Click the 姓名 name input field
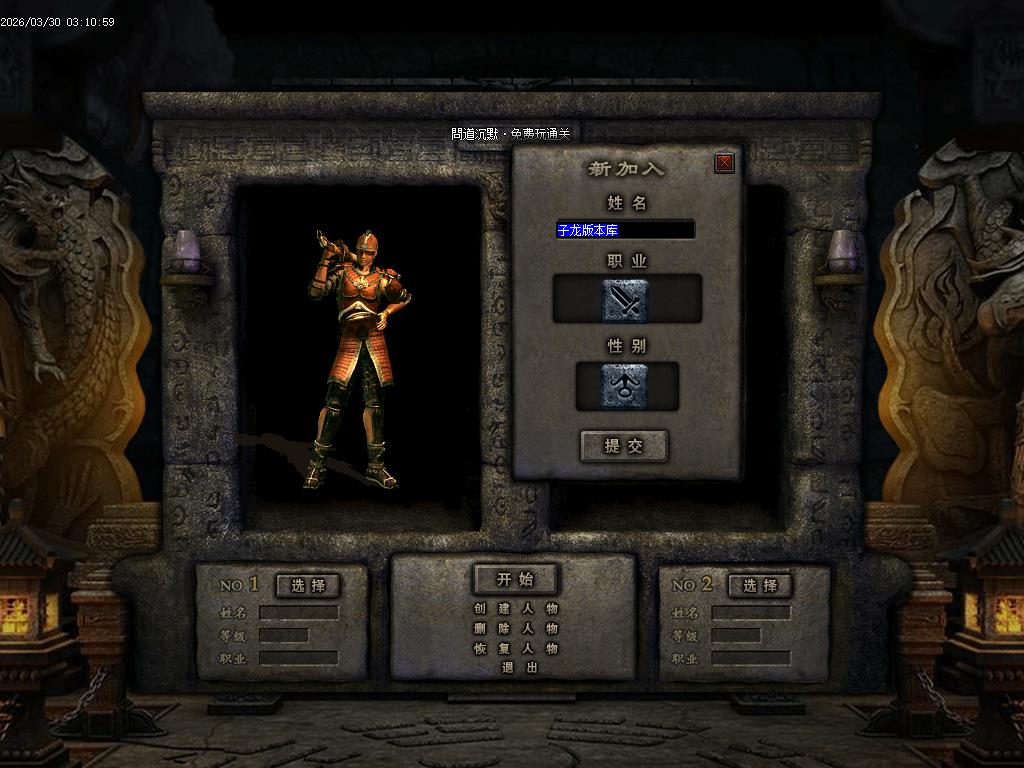Screen dimensions: 1024x768 (x=625, y=230)
